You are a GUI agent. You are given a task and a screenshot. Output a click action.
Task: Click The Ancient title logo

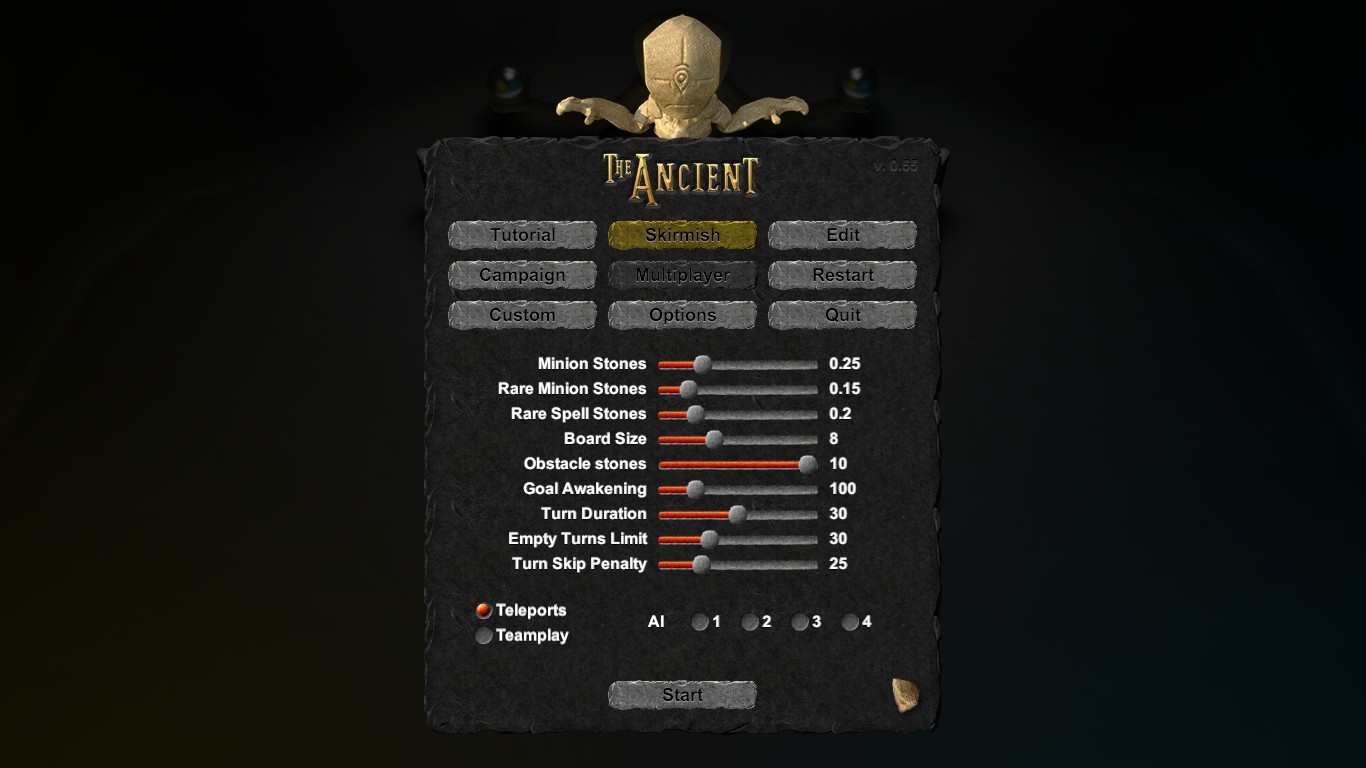point(681,174)
